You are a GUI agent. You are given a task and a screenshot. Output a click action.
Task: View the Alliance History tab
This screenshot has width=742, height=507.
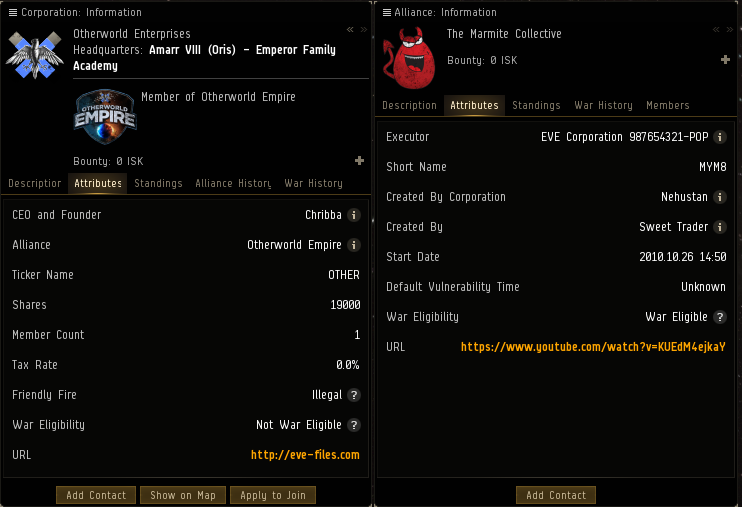pyautogui.click(x=233, y=183)
